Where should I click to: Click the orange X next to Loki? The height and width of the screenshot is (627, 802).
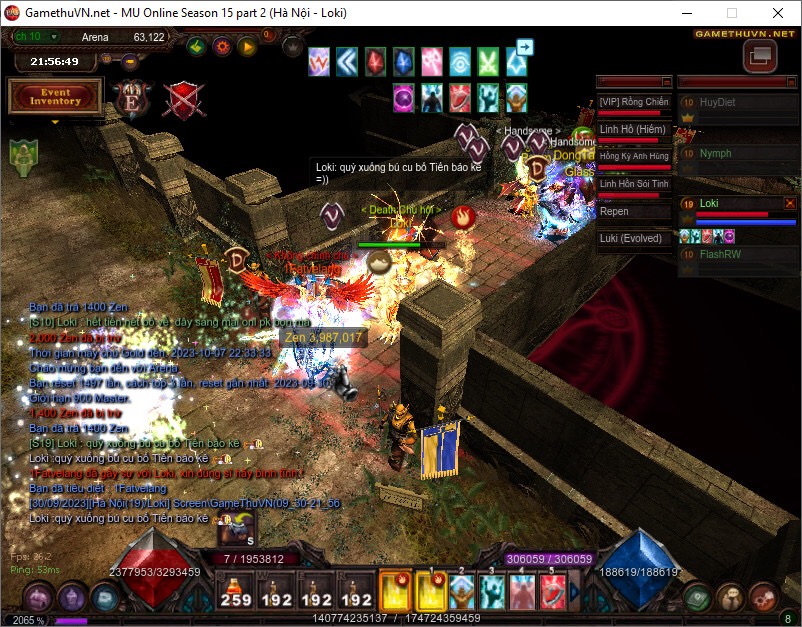(x=789, y=203)
